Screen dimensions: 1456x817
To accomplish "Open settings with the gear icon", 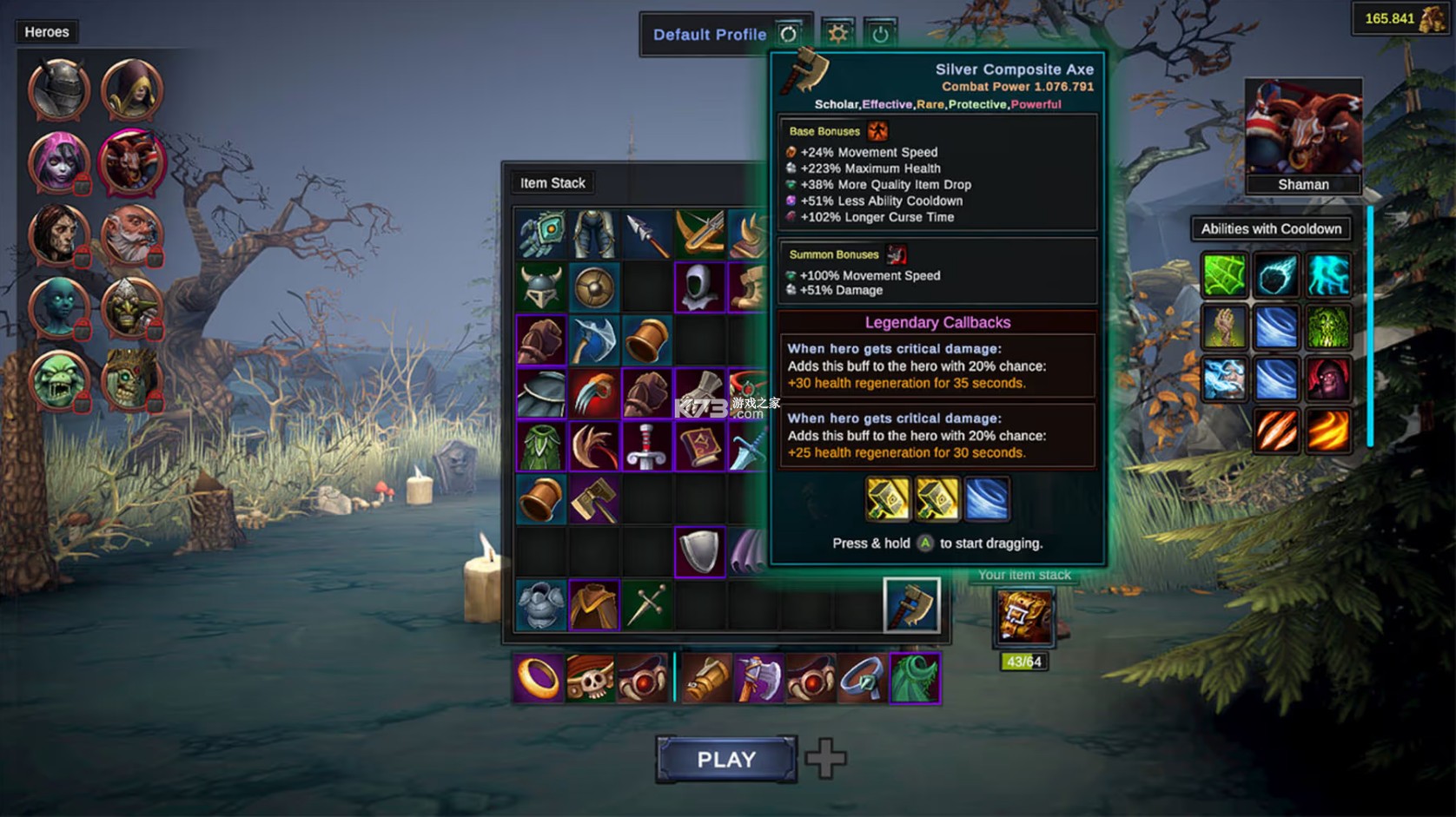I will point(837,34).
